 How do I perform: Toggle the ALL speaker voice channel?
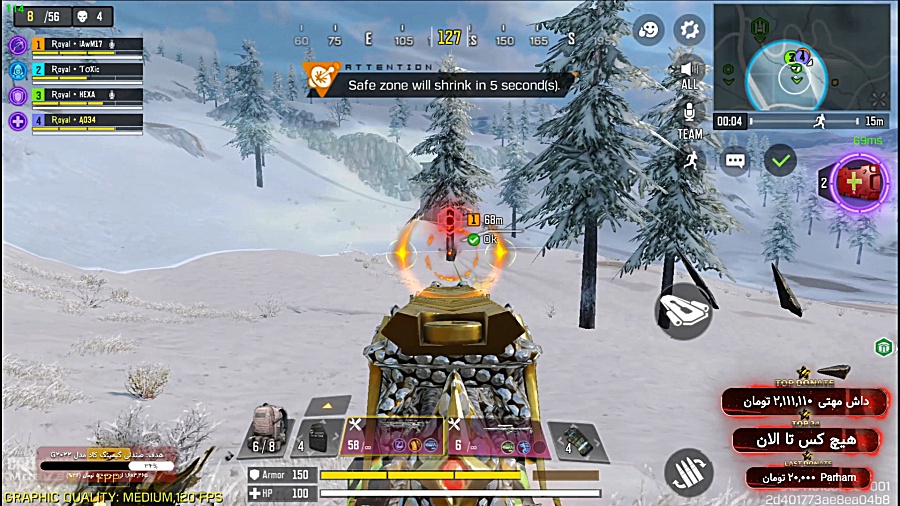pyautogui.click(x=689, y=74)
